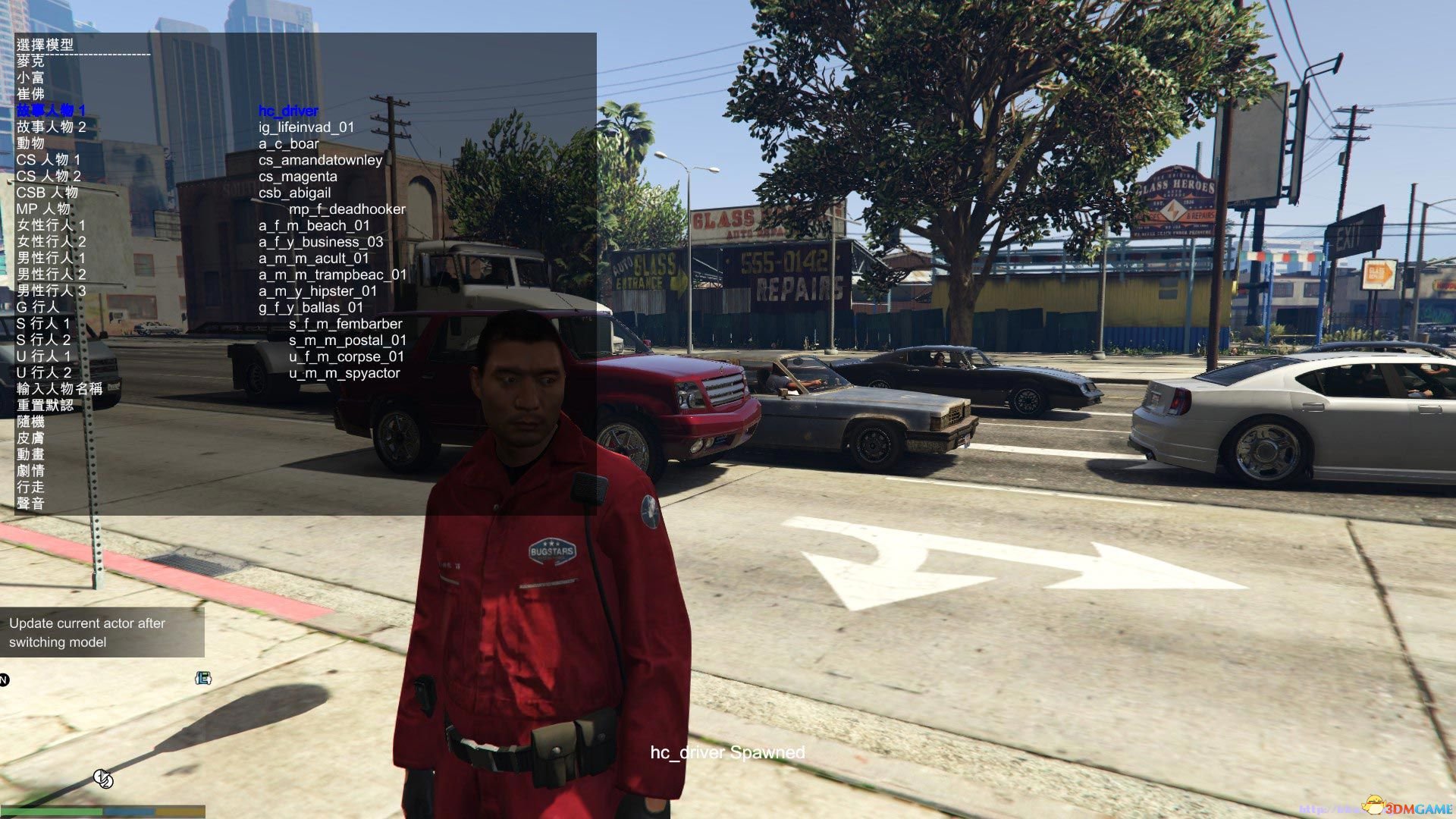This screenshot has width=1456, height=819.
Task: Choose the 小富 character model
Action: tap(30, 77)
